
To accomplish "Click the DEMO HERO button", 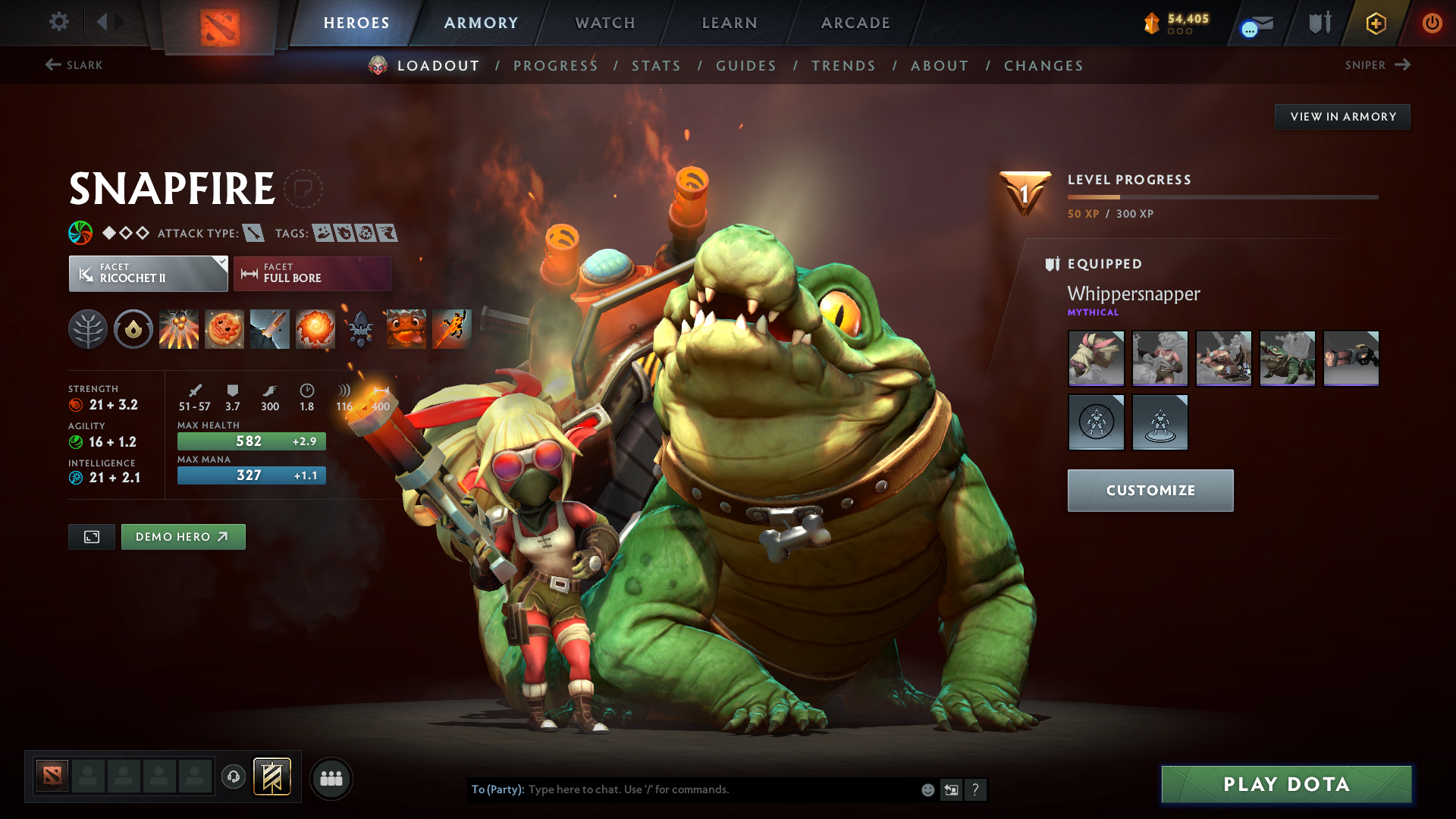I will (x=183, y=536).
